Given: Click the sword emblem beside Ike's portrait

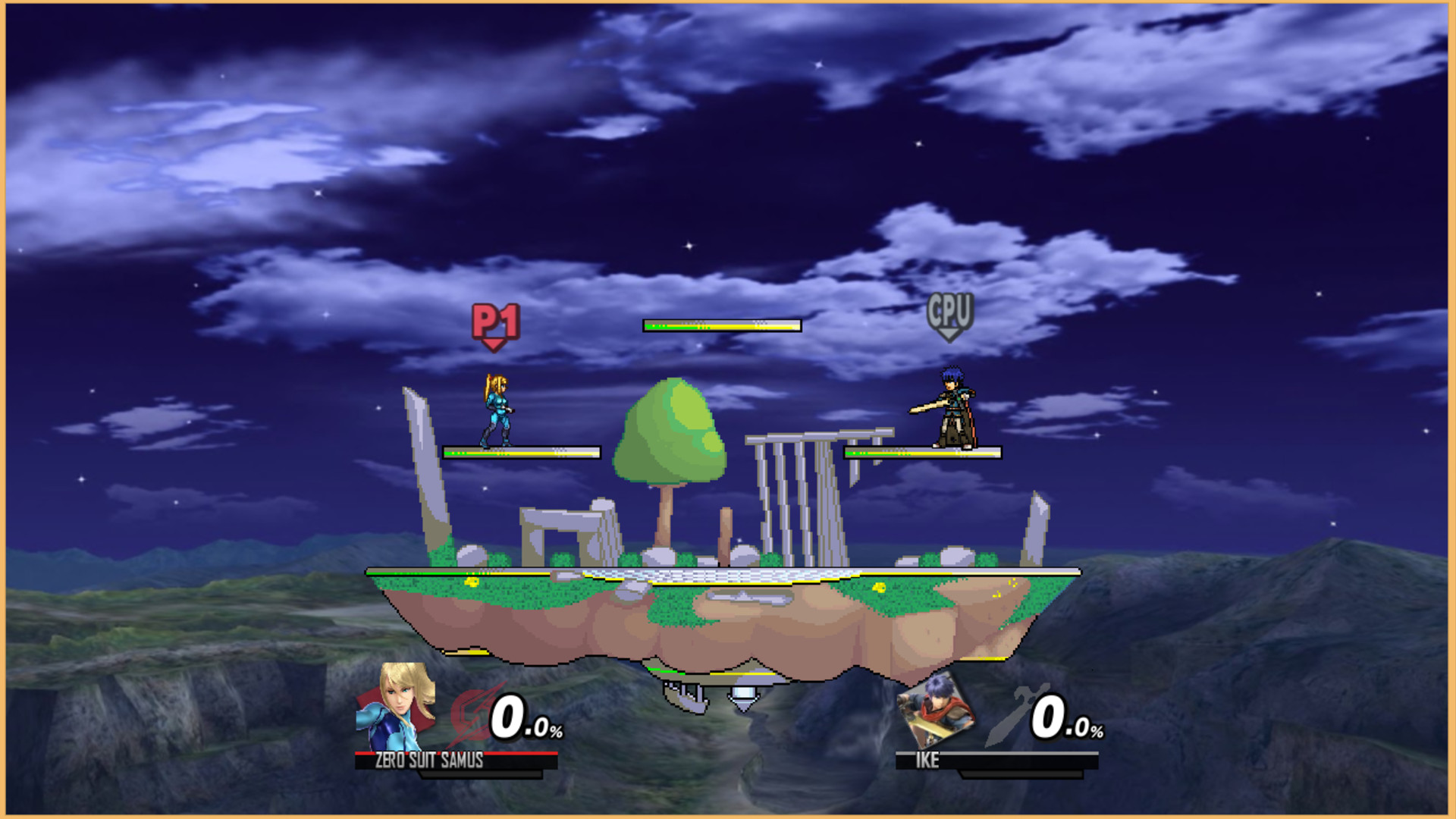Looking at the screenshot, I should (1009, 717).
